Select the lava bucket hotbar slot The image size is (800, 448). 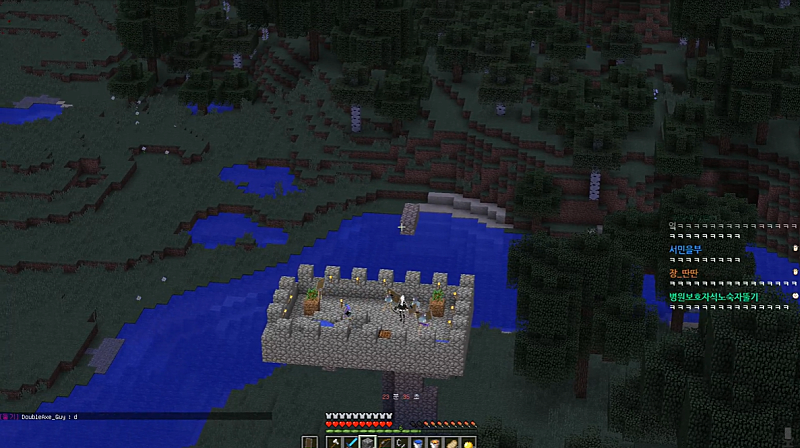436,442
